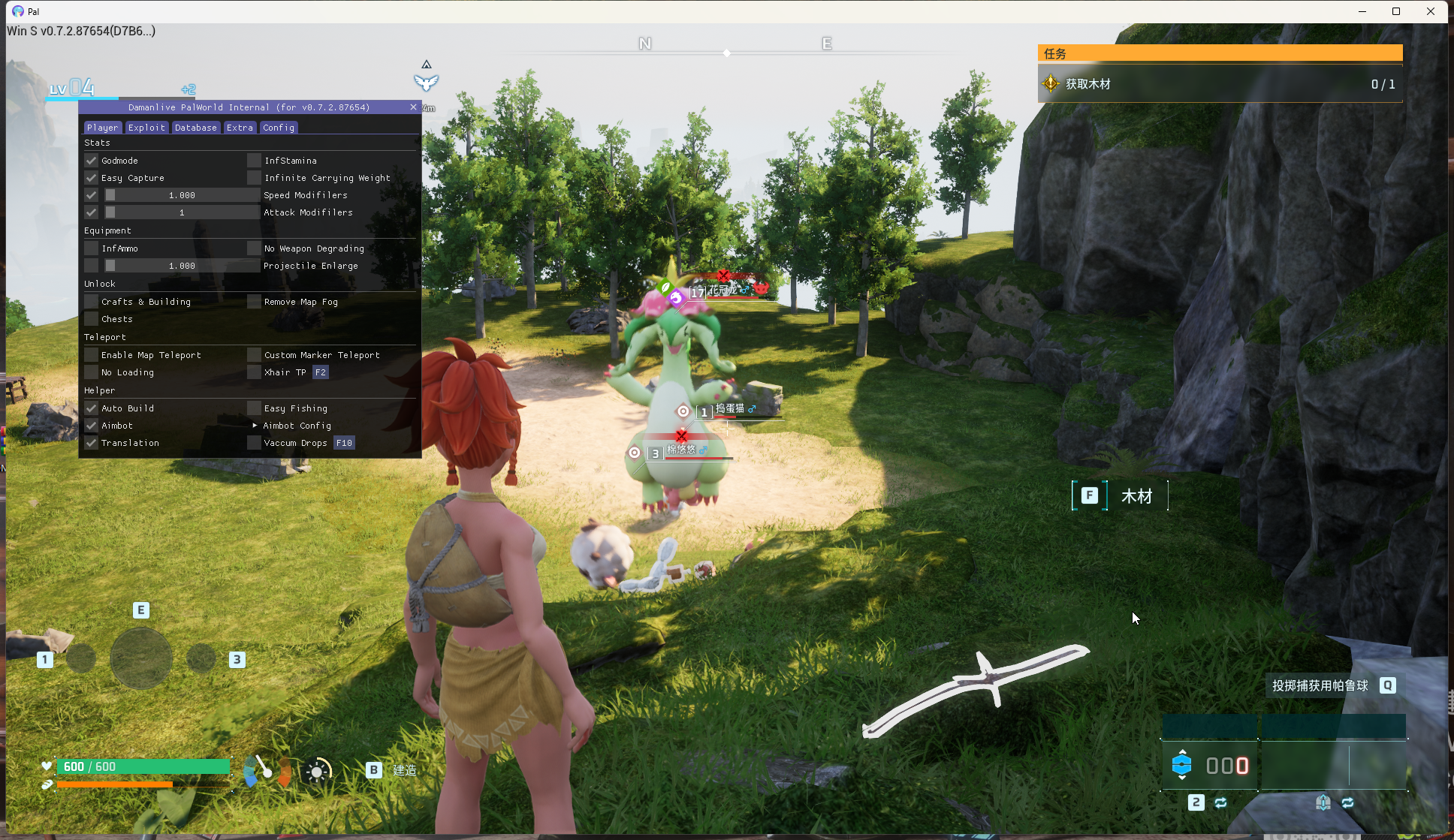Close the Damanlive PalWorld Internal panel
Screen dimensions: 1454x840
pyautogui.click(x=413, y=107)
